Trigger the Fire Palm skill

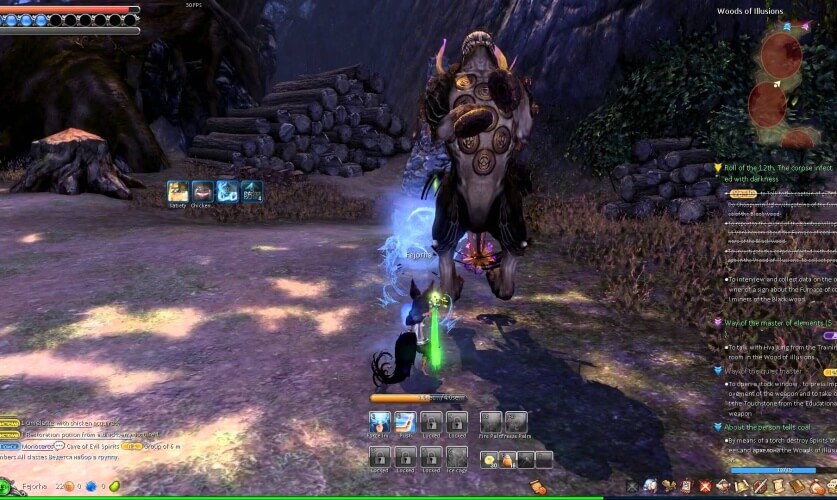tap(490, 423)
